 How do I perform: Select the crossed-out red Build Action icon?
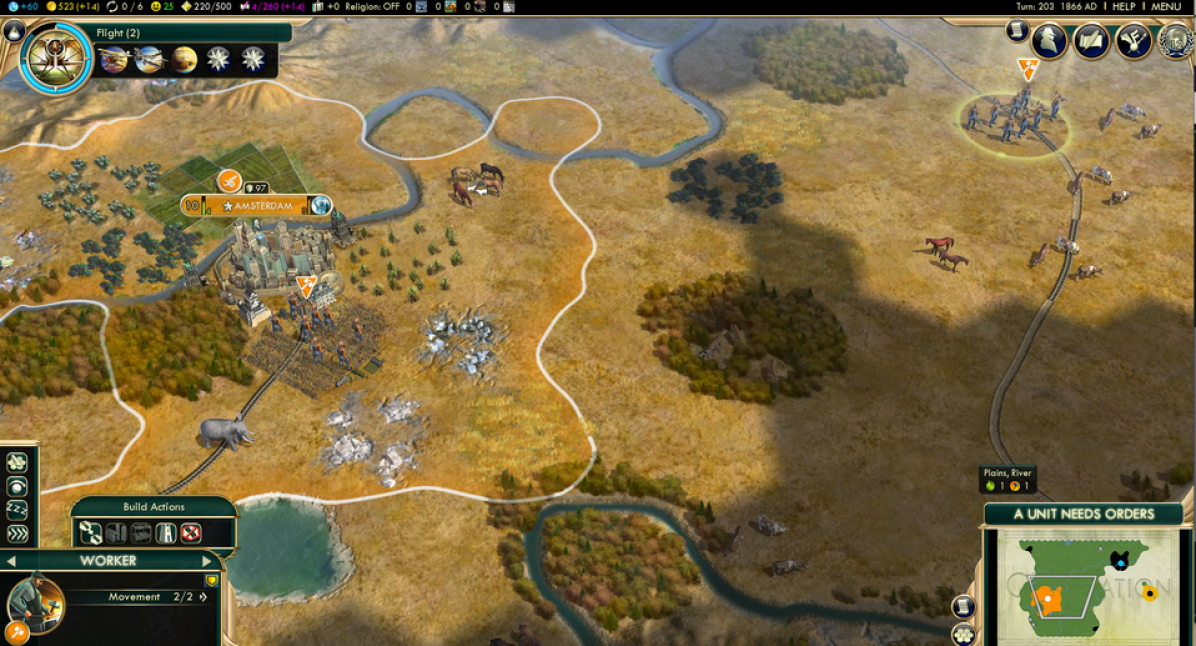pyautogui.click(x=191, y=533)
